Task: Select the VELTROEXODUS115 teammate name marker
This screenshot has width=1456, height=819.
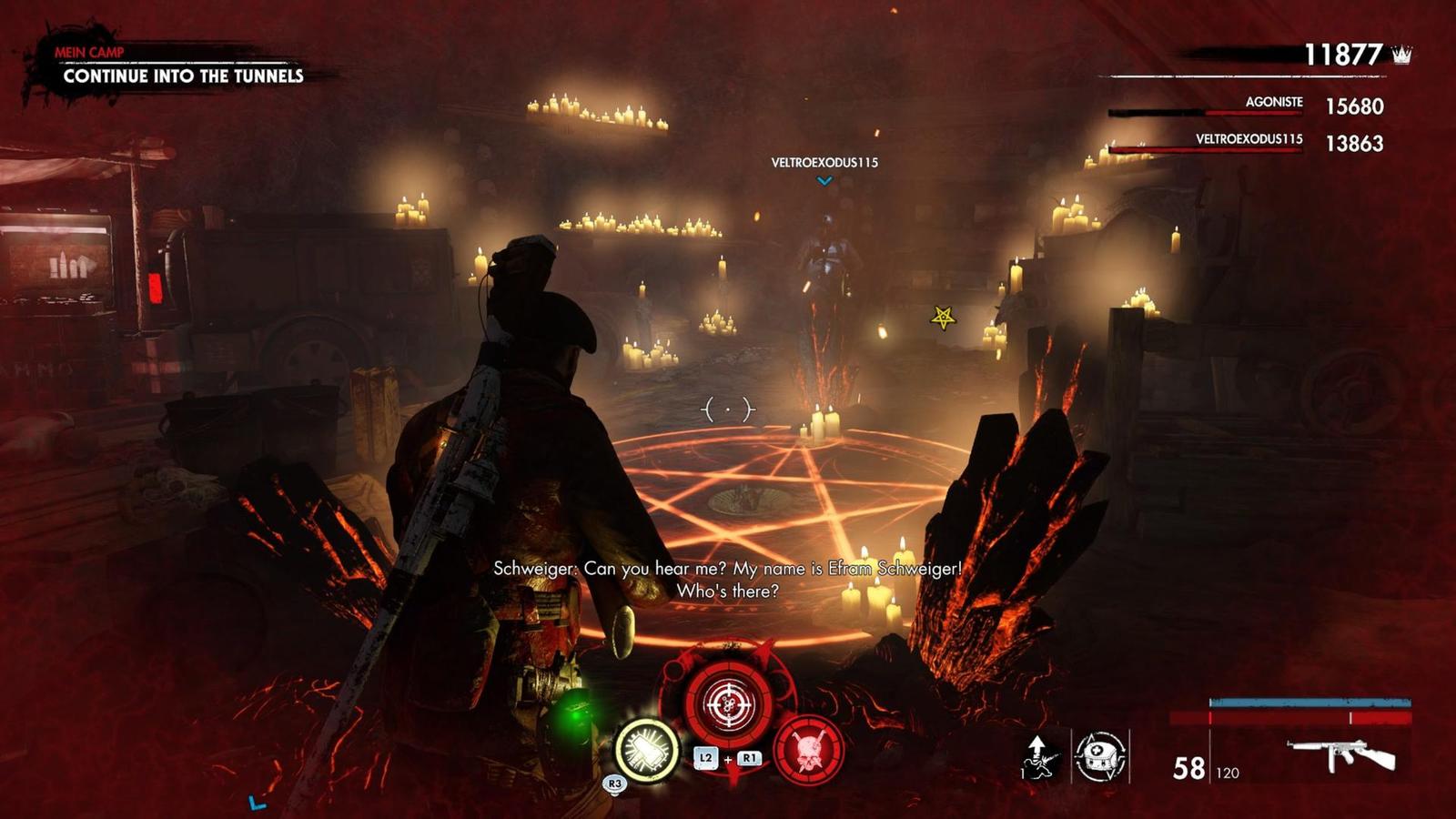Action: pyautogui.click(x=824, y=163)
